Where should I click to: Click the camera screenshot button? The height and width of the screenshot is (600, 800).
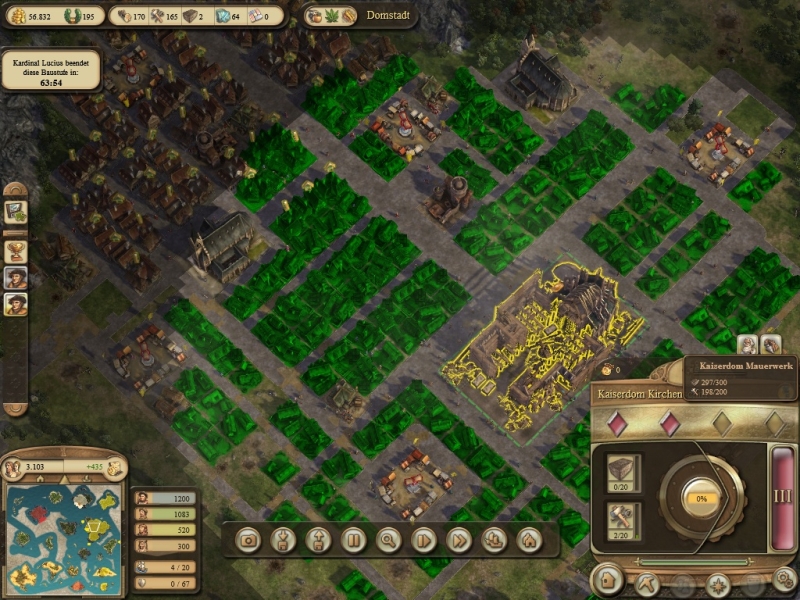[x=249, y=540]
